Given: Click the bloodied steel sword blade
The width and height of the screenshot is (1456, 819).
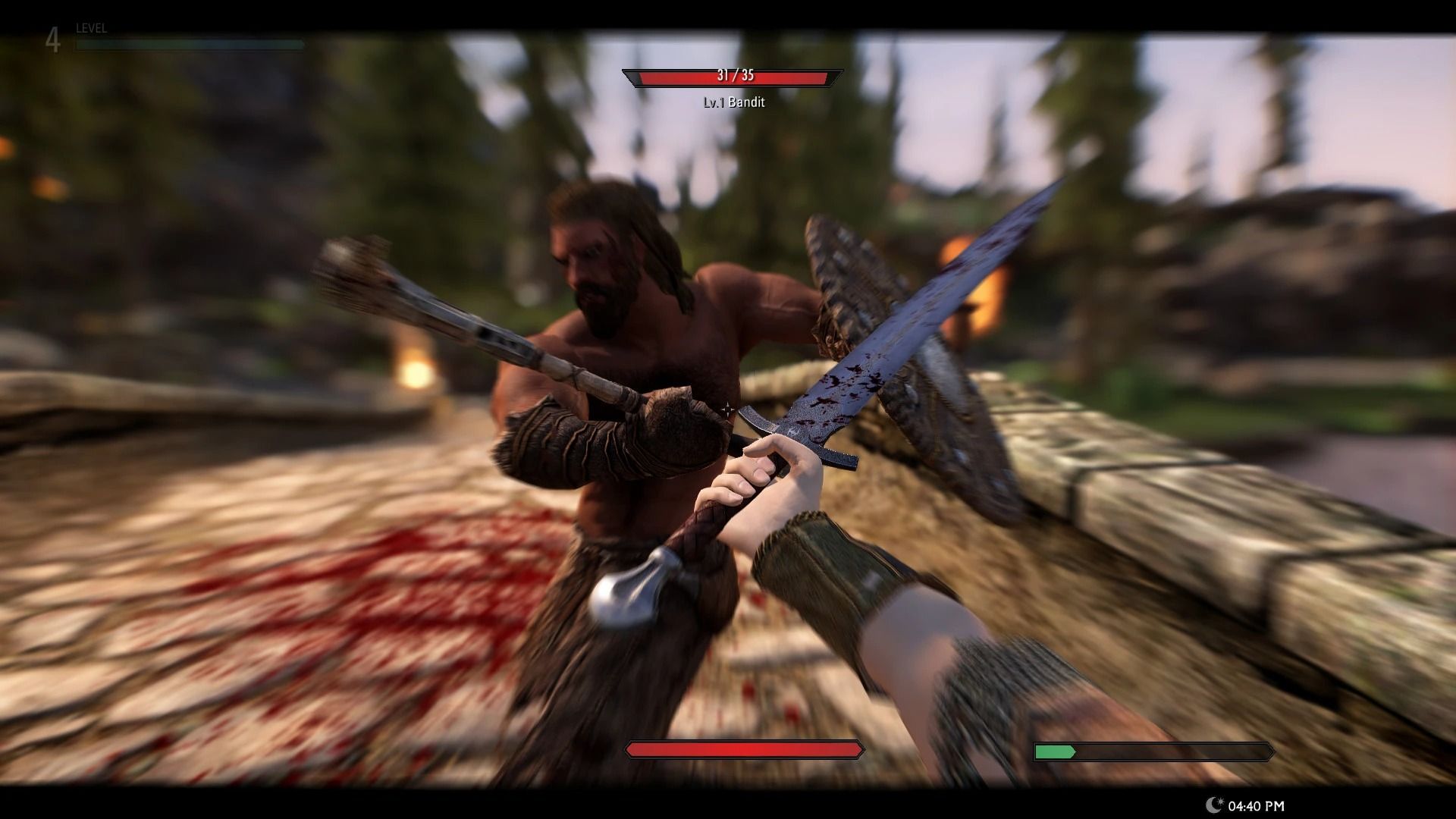Looking at the screenshot, I should point(895,334).
